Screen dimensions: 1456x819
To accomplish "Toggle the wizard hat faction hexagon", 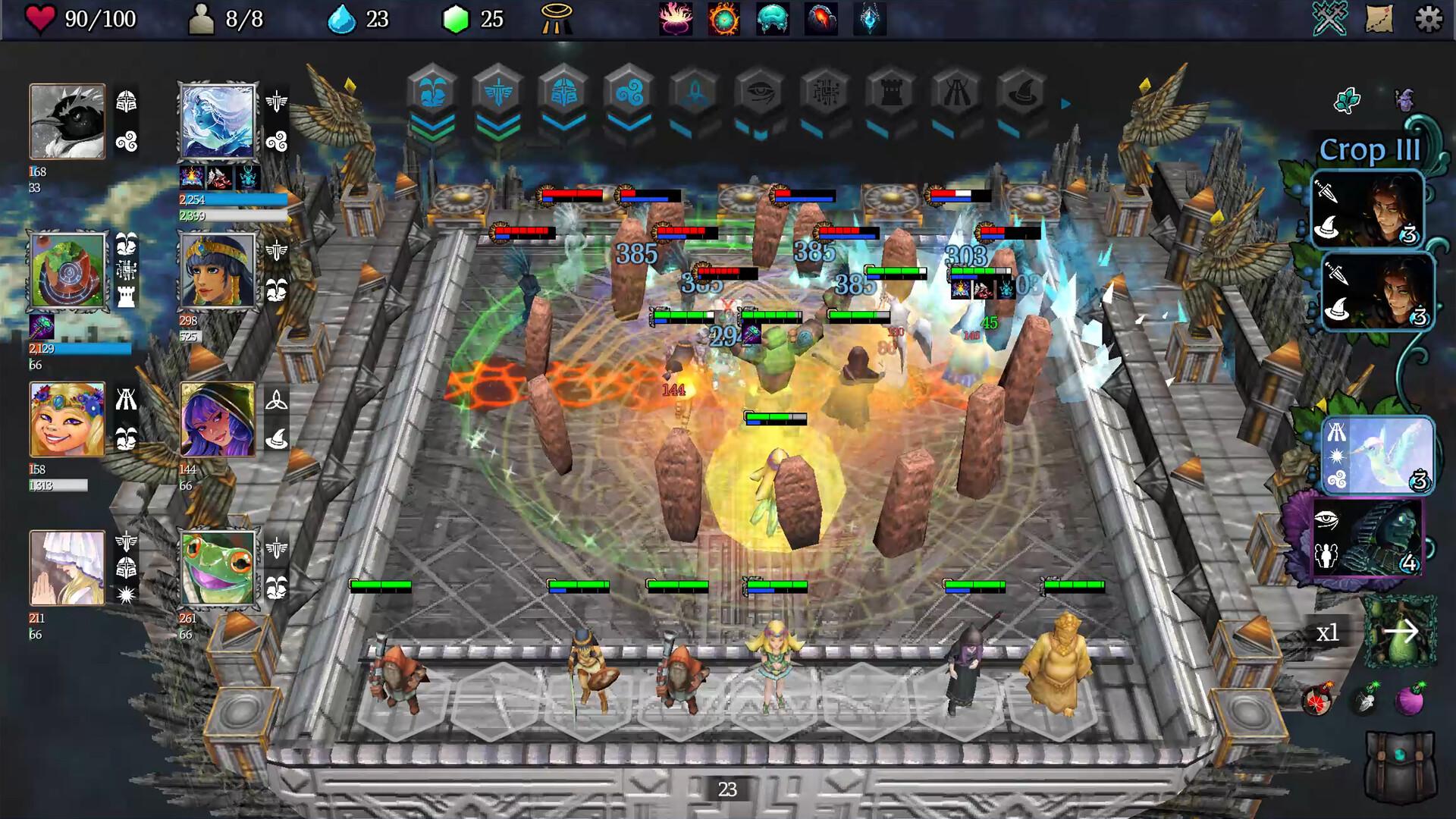I will 1023,93.
